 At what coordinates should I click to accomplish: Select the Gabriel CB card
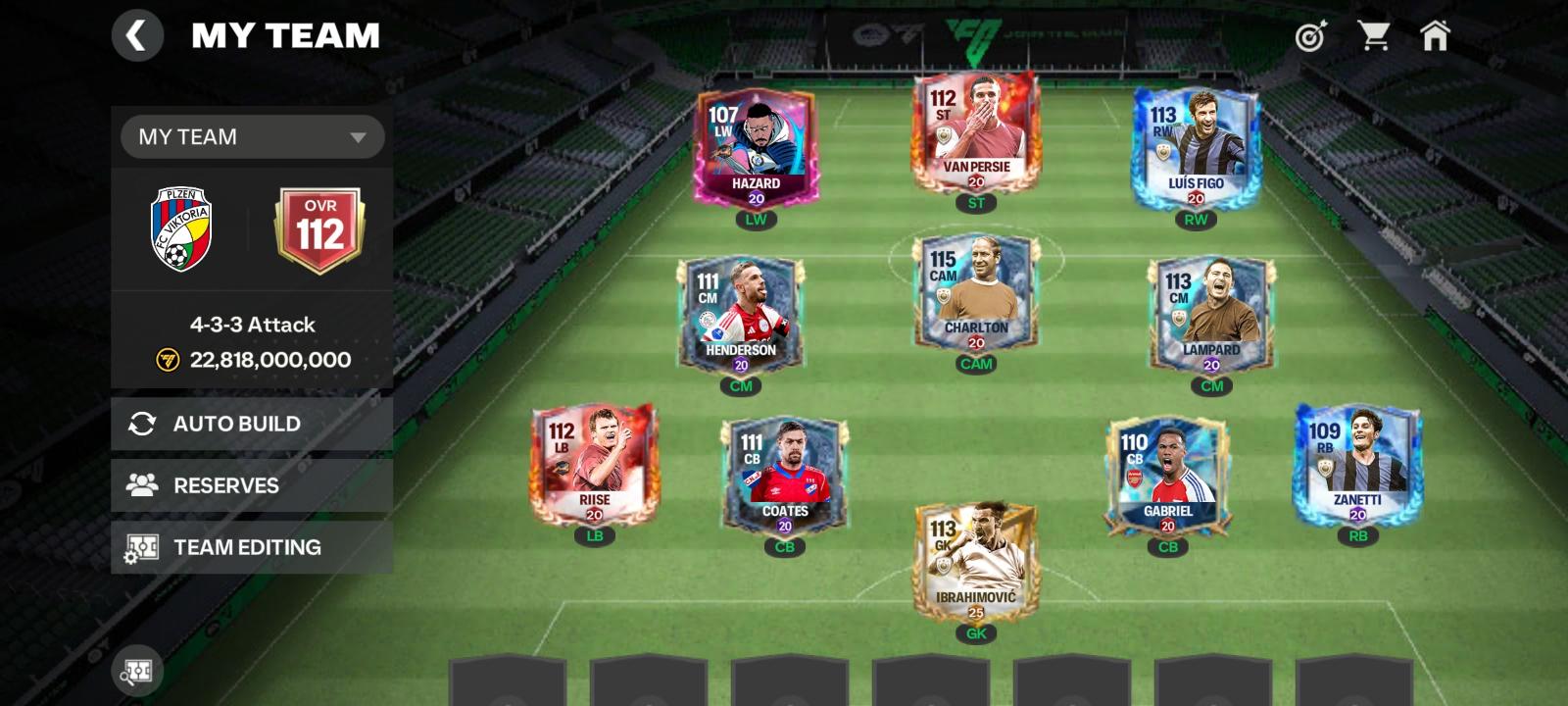pos(1167,476)
